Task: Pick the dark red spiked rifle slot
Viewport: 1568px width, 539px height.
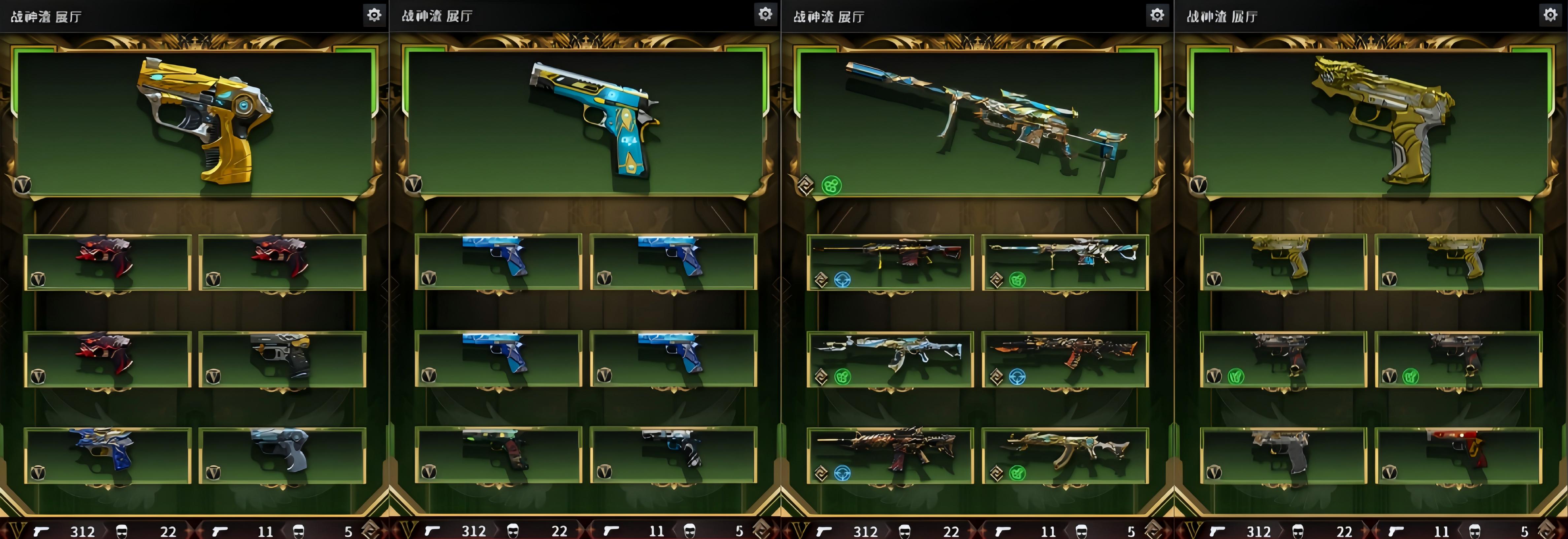Action: pyautogui.click(x=890, y=455)
